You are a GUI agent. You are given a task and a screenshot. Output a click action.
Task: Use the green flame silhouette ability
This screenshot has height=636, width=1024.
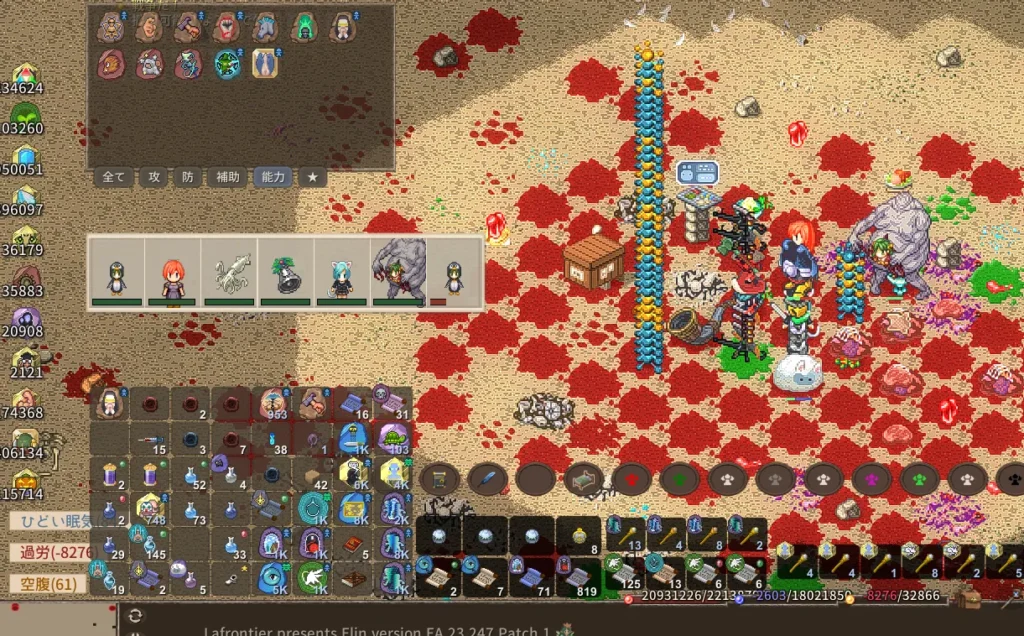[303, 27]
